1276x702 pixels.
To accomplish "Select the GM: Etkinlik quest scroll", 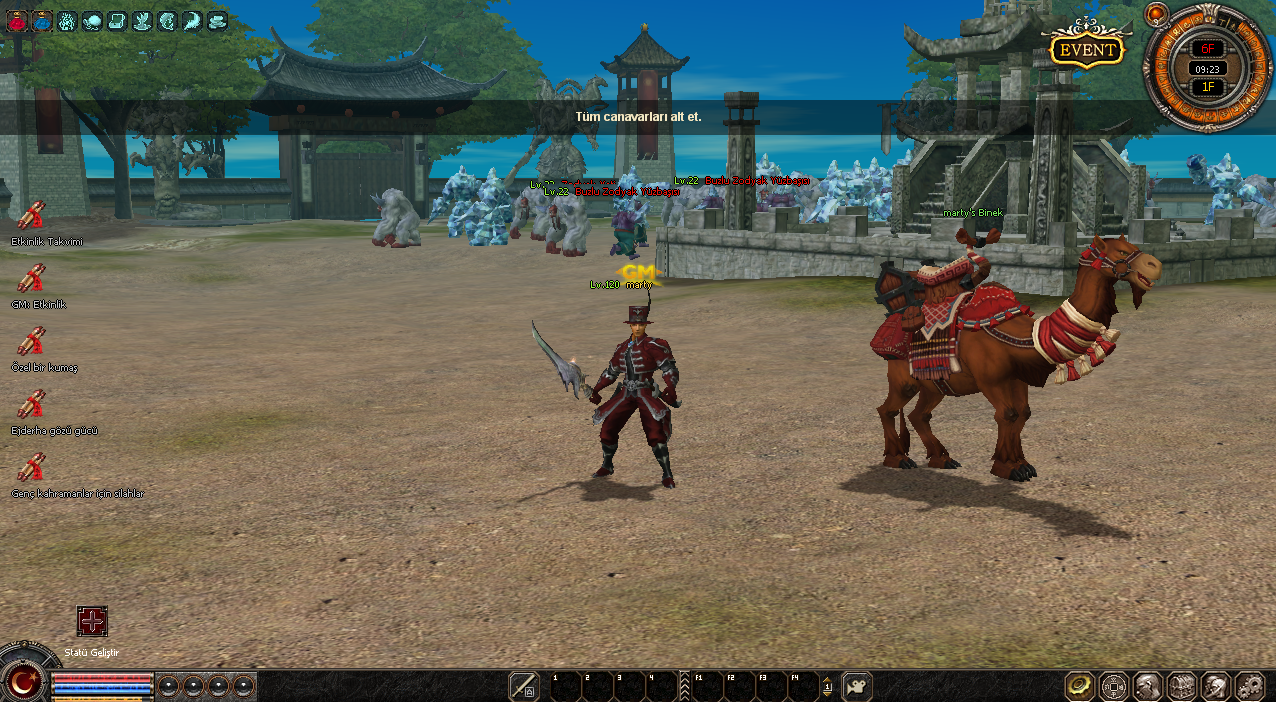I will click(x=31, y=278).
